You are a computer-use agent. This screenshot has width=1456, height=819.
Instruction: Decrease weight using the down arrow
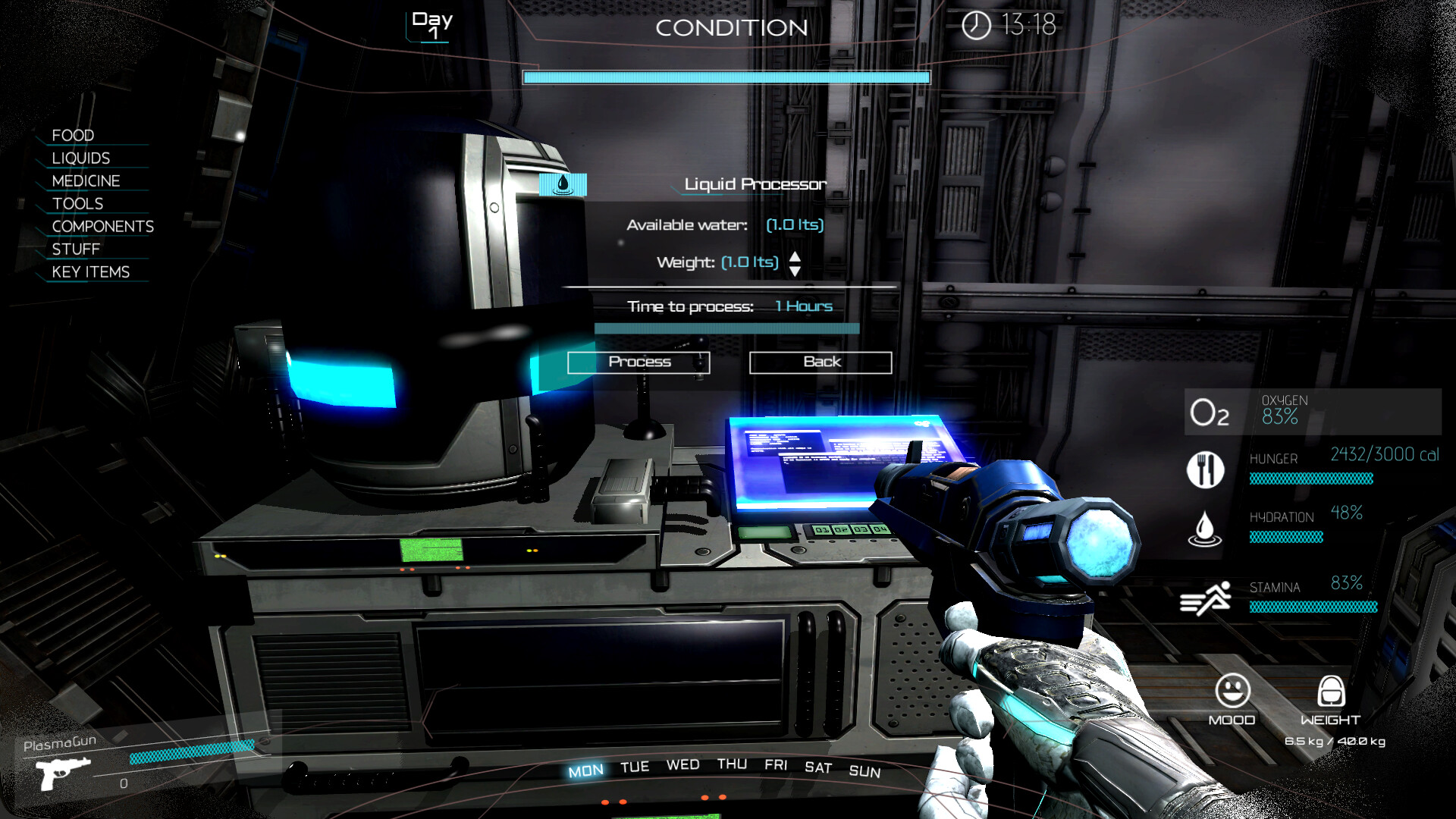795,270
